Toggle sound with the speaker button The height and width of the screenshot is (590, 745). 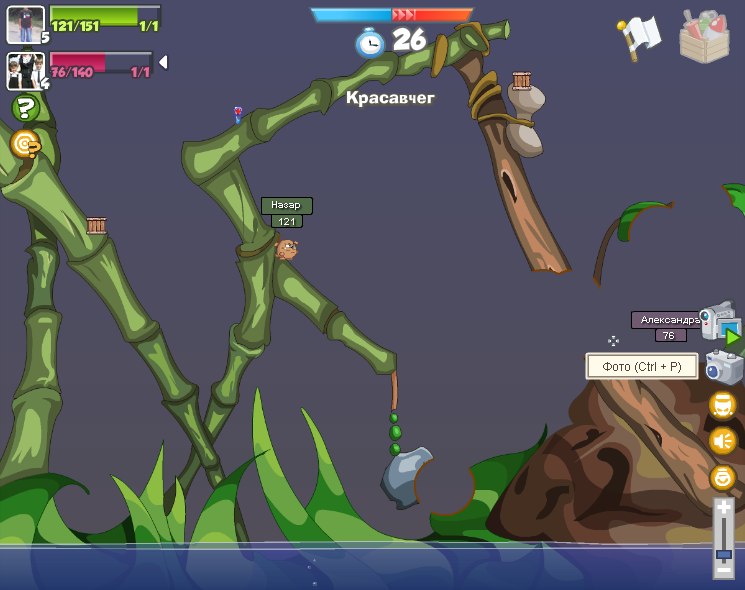[722, 440]
